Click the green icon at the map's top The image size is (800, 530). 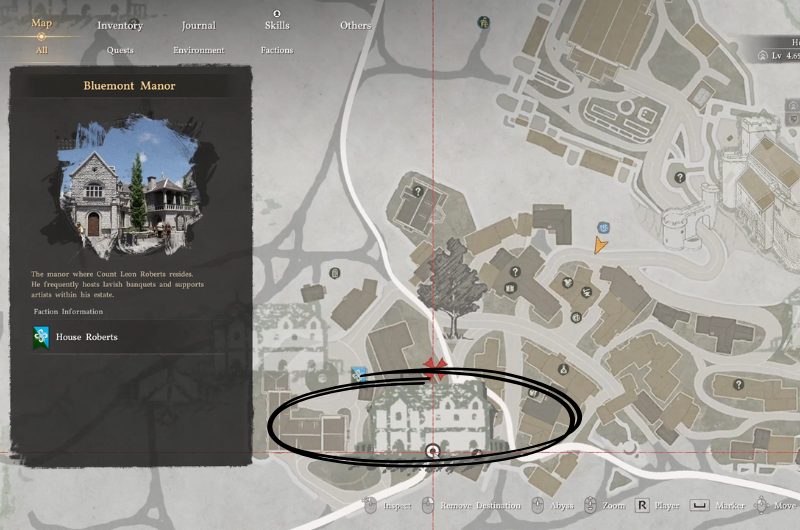coord(484,21)
